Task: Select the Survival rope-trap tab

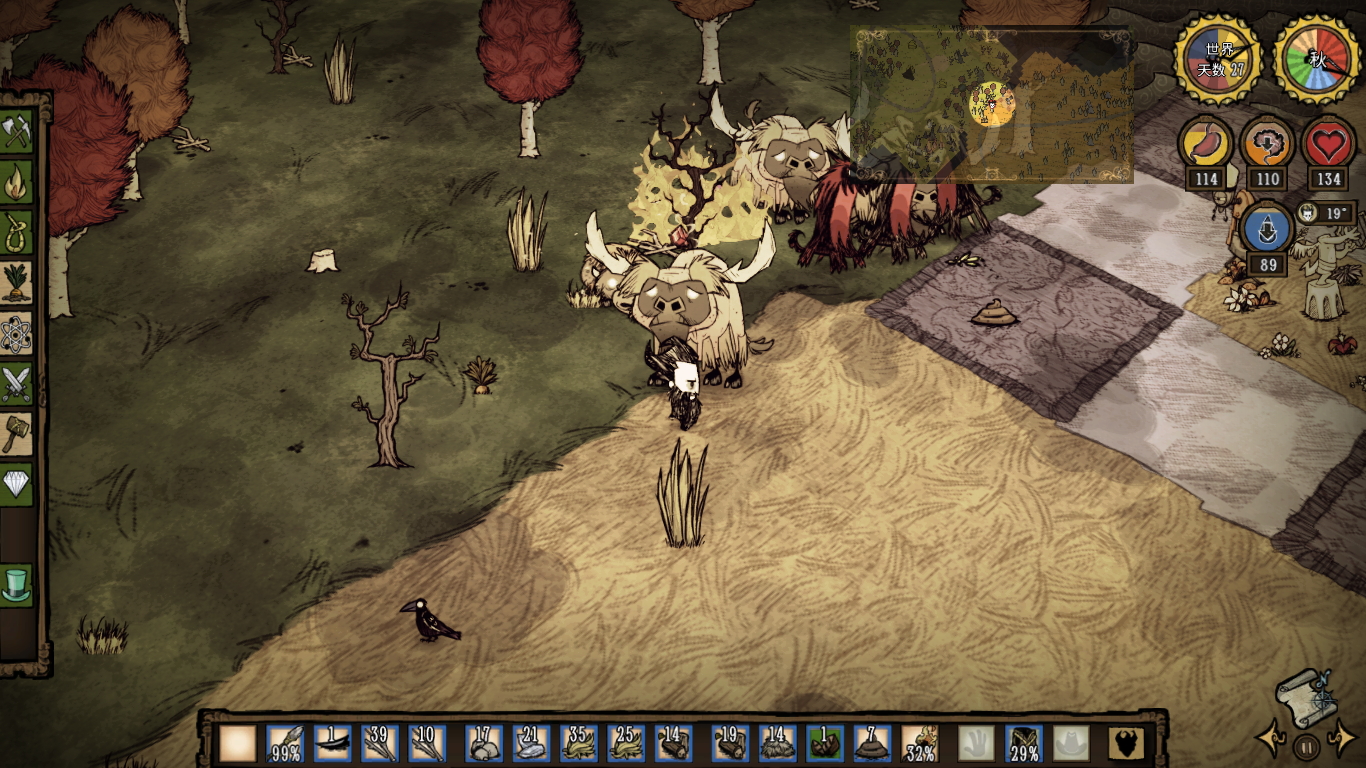Action: pos(17,233)
